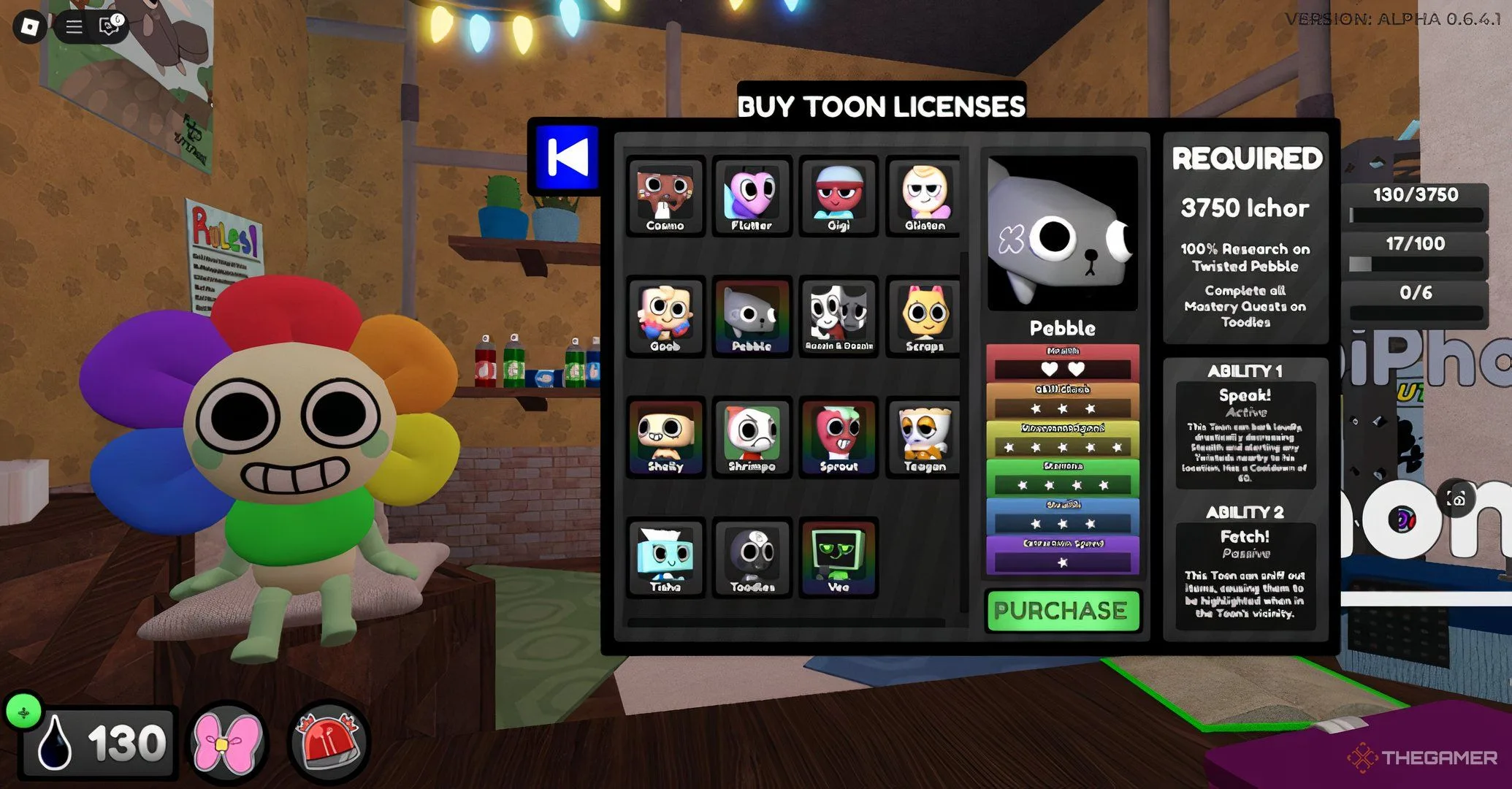This screenshot has width=1512, height=789.
Task: Select the Cosmo toon tile
Action: point(665,196)
